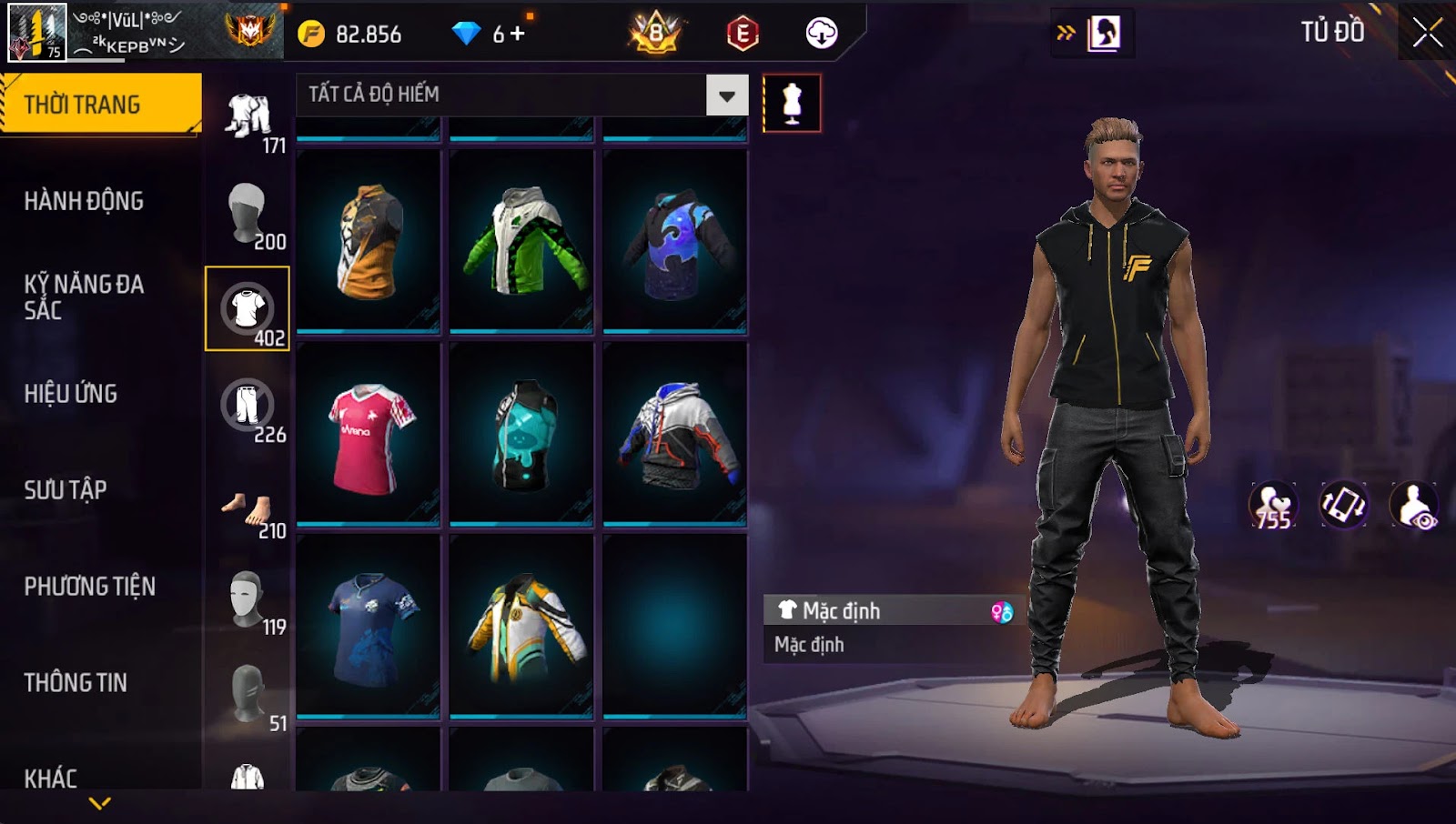The height and width of the screenshot is (824, 1456).
Task: Switch to the Hành Động tab
Action: pos(84,201)
